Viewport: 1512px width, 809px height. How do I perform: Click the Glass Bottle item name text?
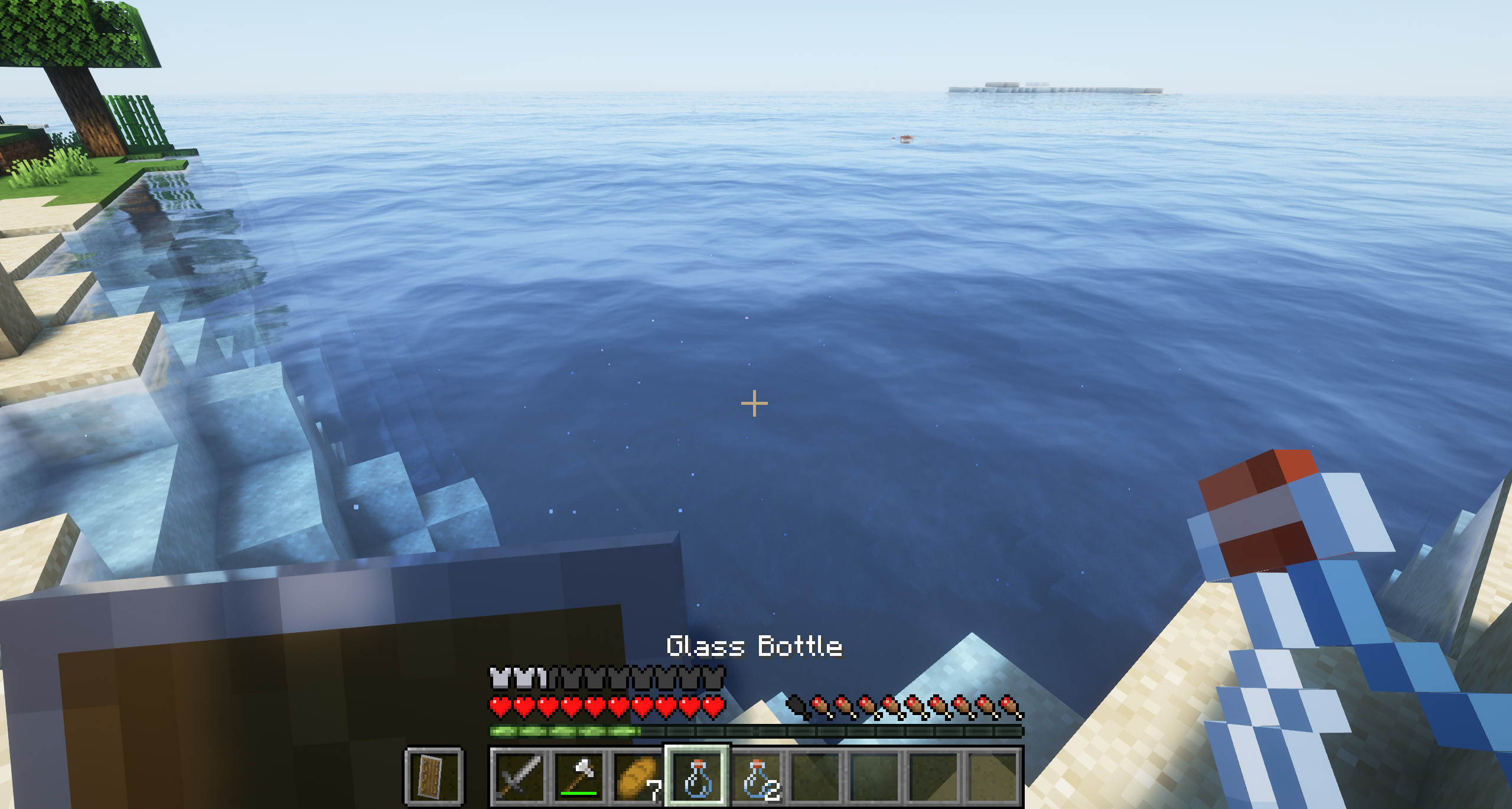[756, 647]
